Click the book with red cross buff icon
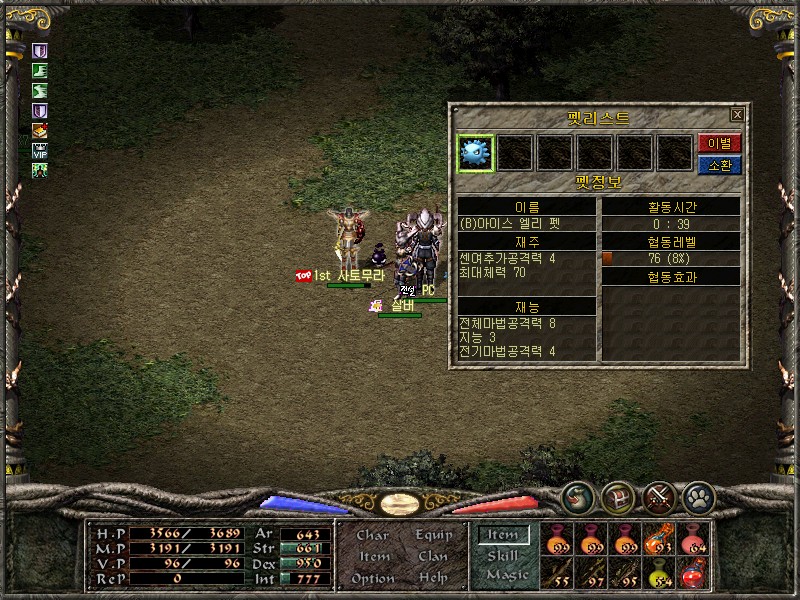 (x=40, y=130)
